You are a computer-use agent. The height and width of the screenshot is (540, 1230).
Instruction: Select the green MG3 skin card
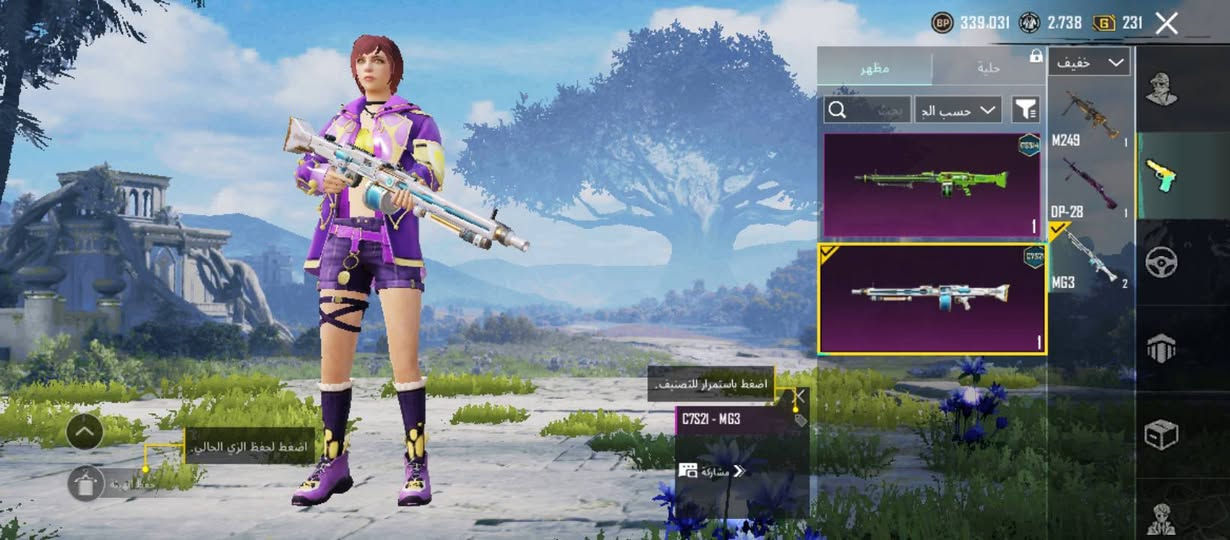pyautogui.click(x=932, y=184)
